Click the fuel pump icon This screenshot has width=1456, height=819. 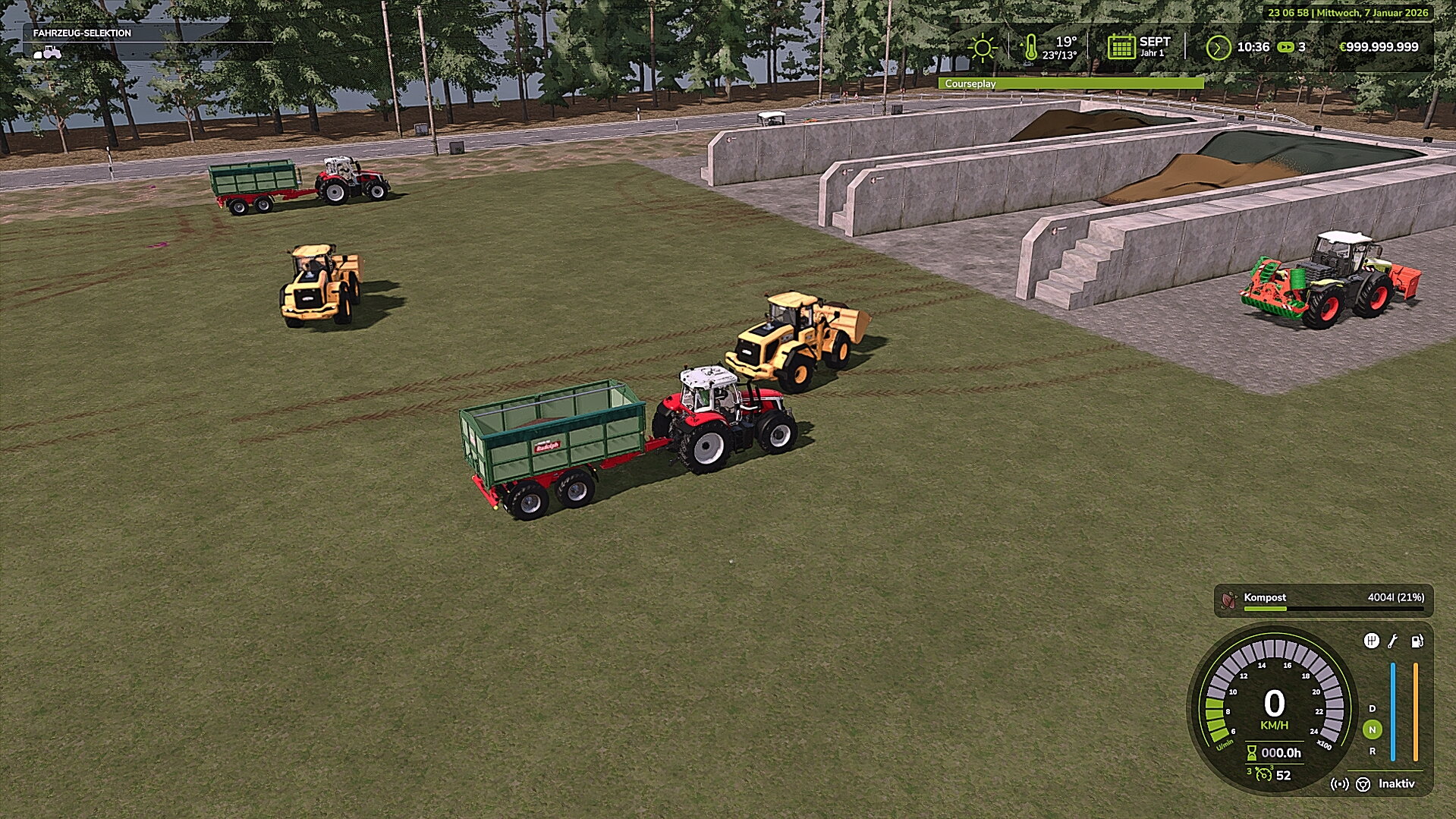(x=1416, y=643)
